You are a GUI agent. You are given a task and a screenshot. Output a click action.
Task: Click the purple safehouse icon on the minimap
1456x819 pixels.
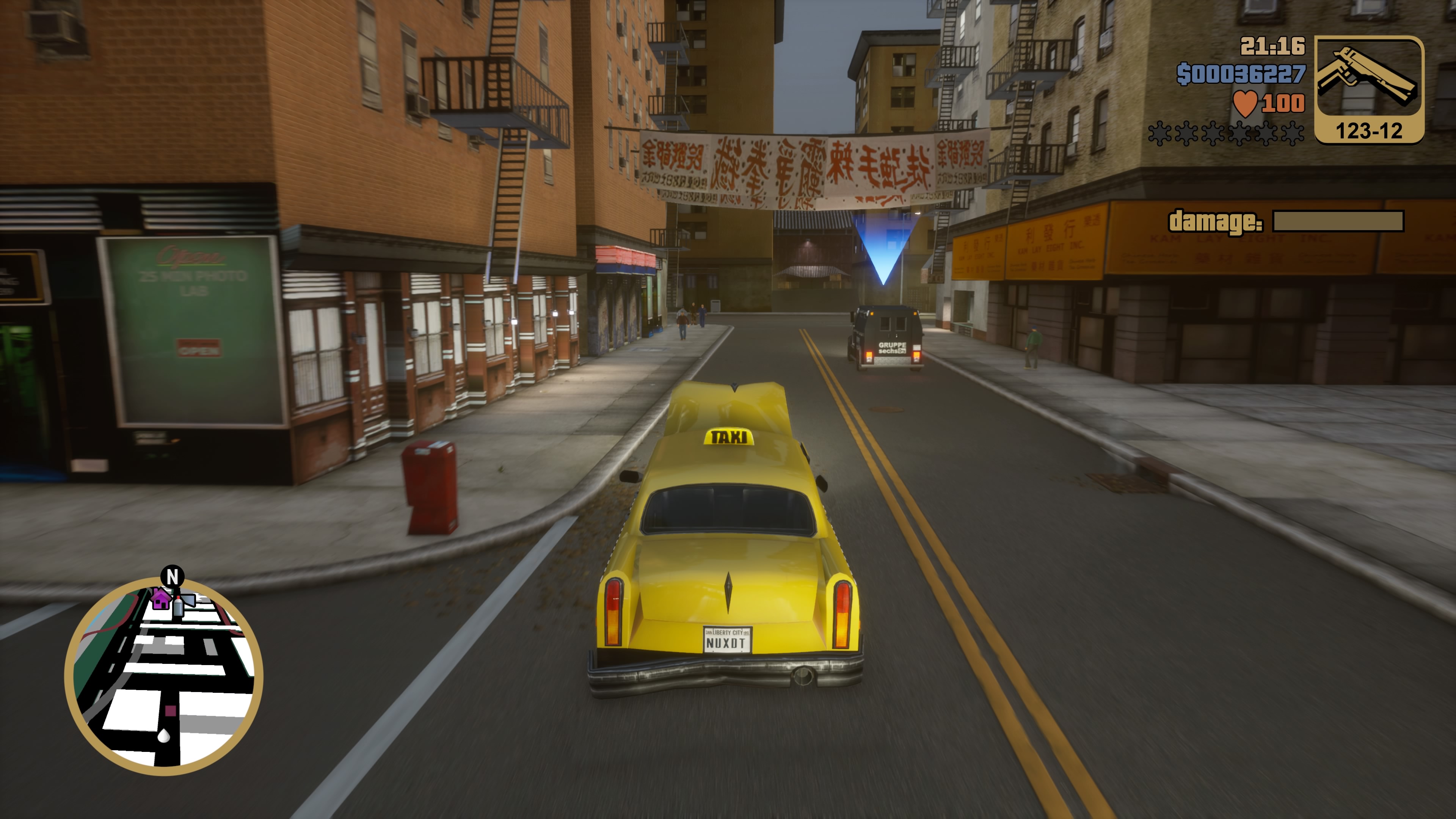(160, 600)
